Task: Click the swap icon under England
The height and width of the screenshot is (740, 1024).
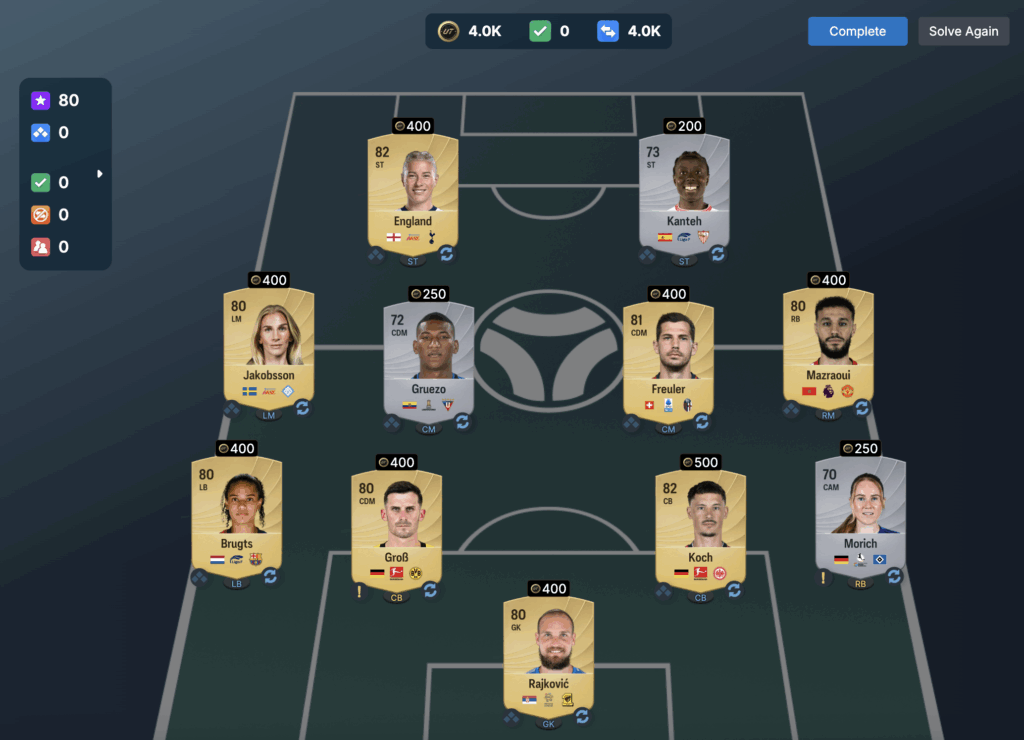Action: tap(446, 254)
